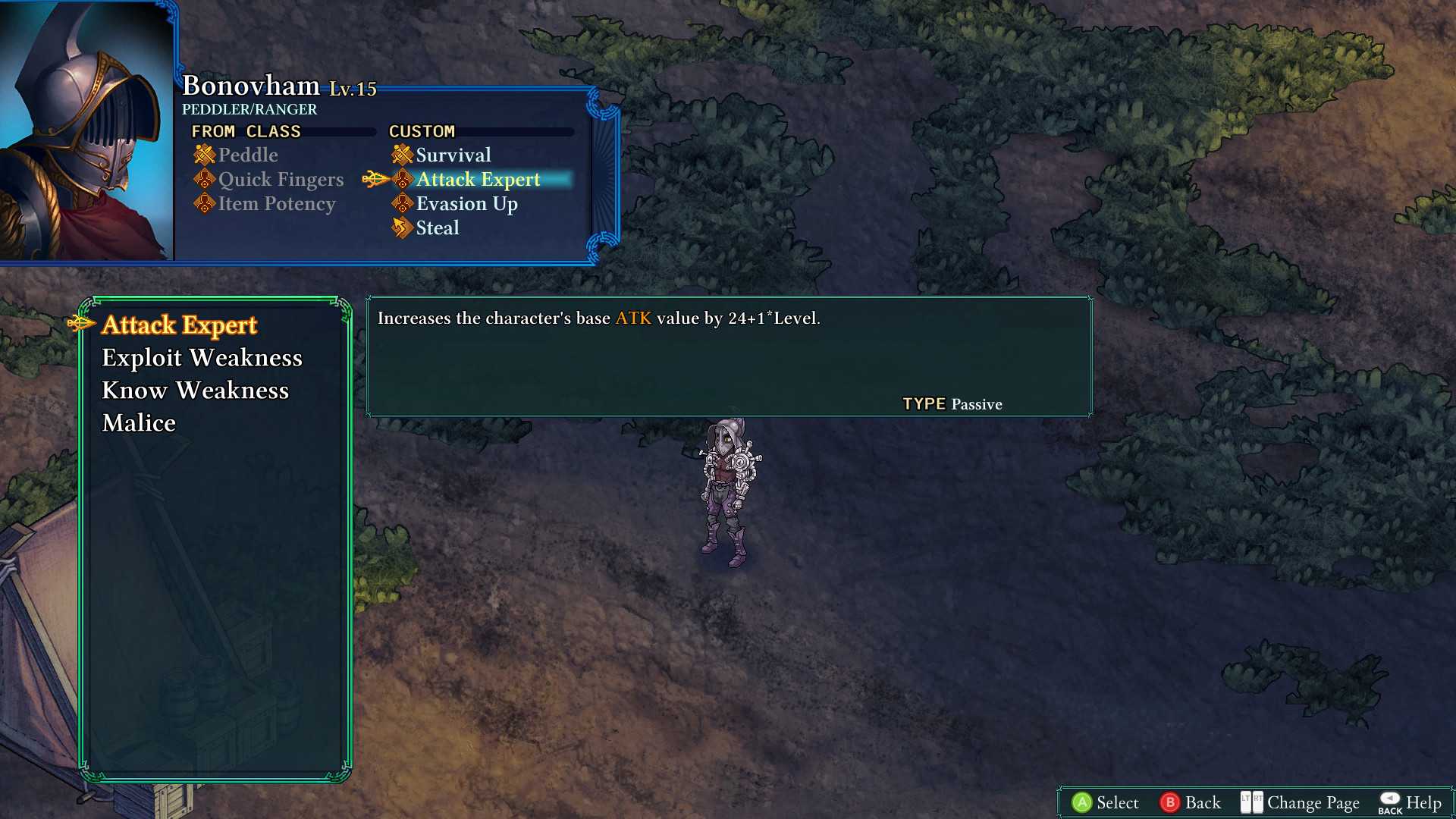Click the hooded character sprite

tap(724, 493)
